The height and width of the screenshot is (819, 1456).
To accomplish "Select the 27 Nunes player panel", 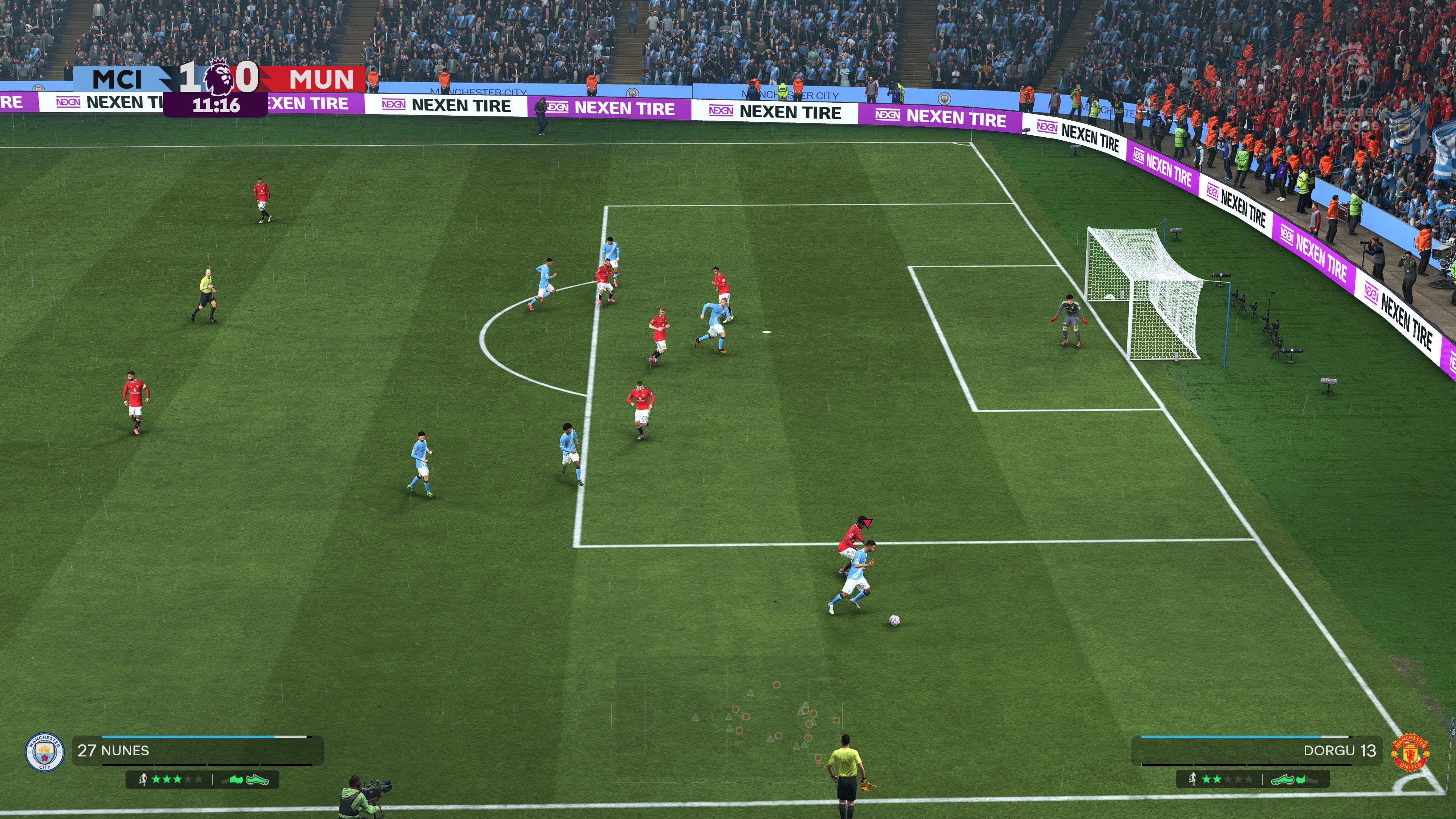I will 197,751.
